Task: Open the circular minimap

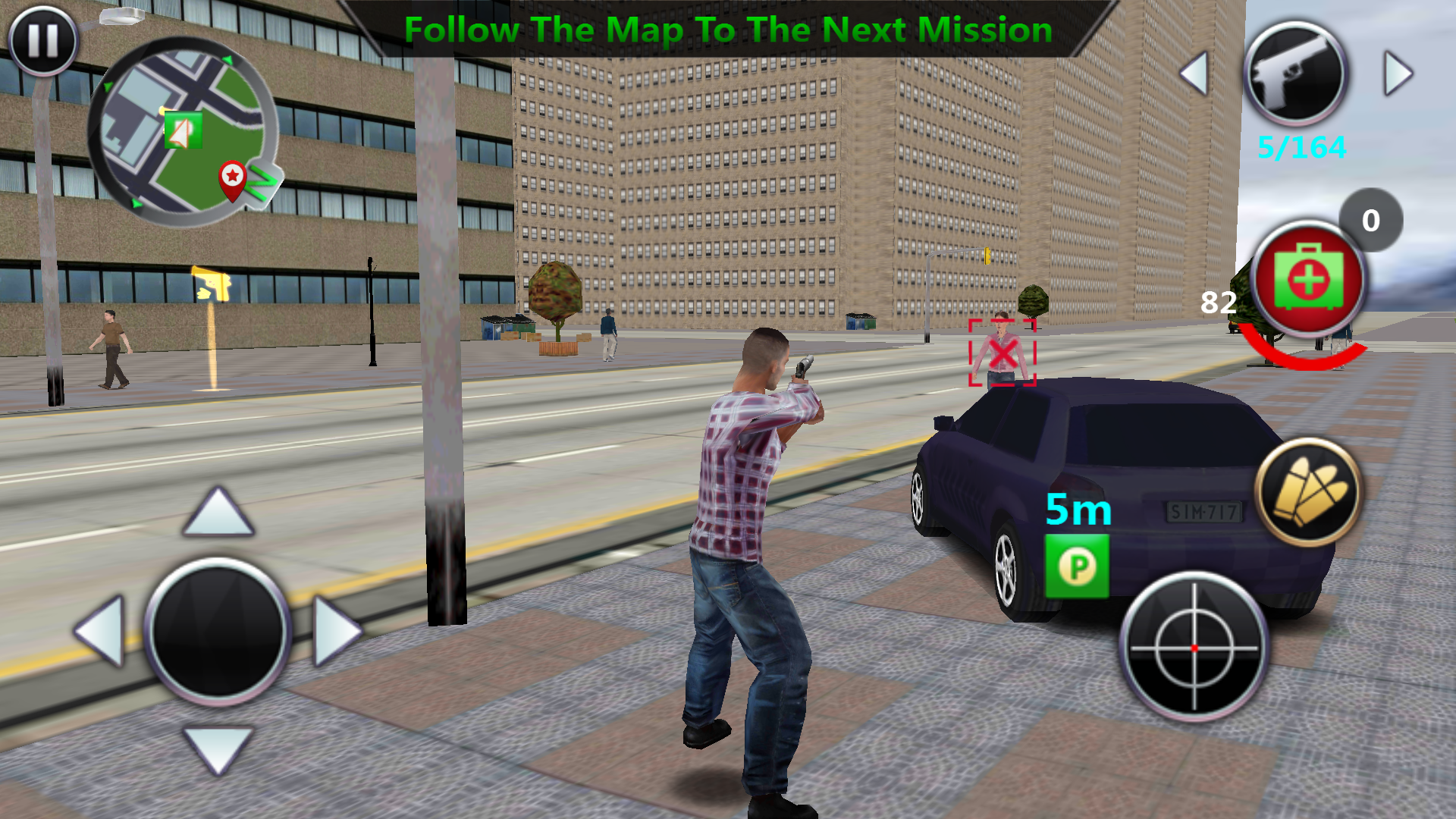Action: [182, 130]
